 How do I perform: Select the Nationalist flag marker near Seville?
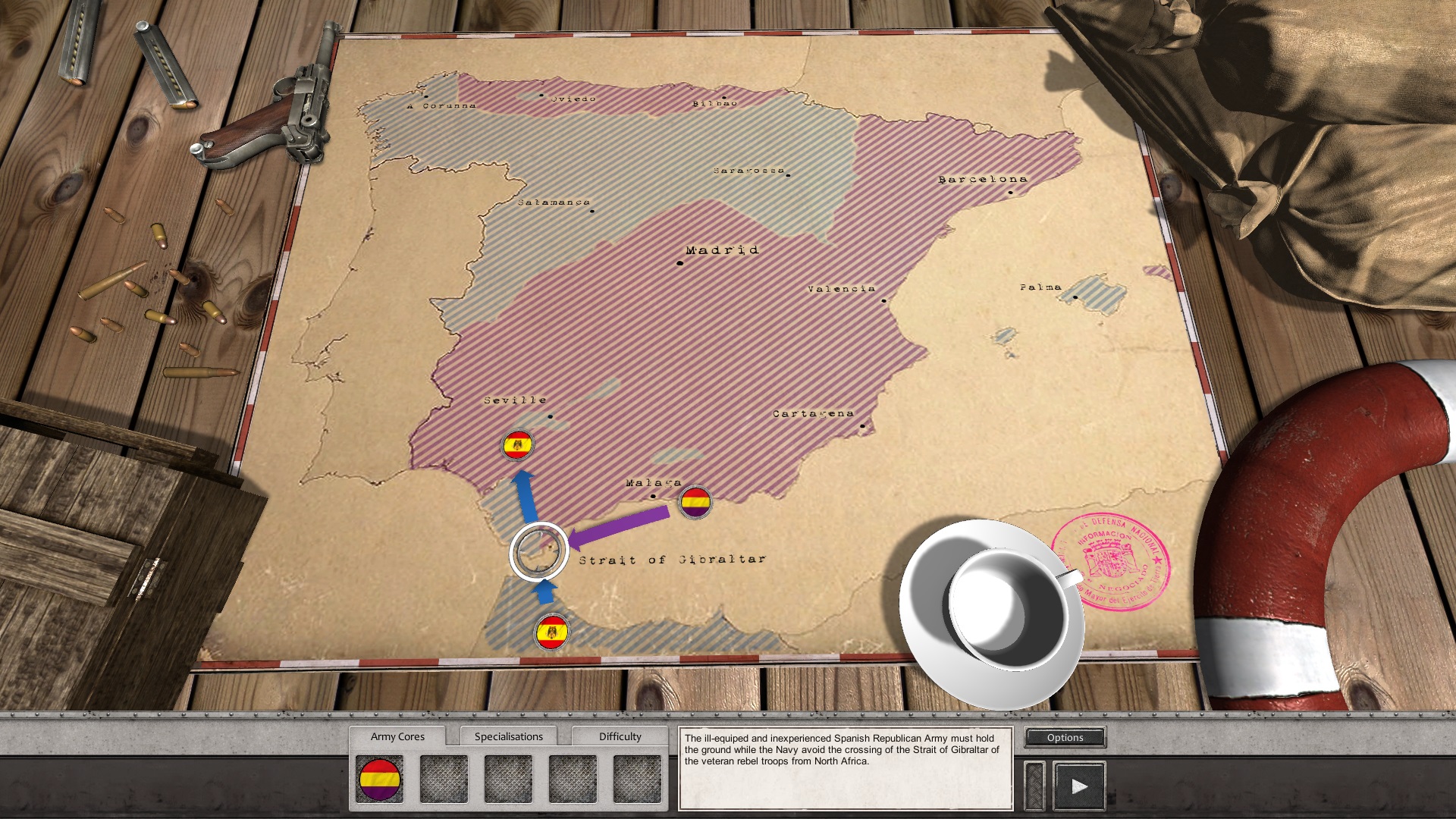tap(518, 445)
